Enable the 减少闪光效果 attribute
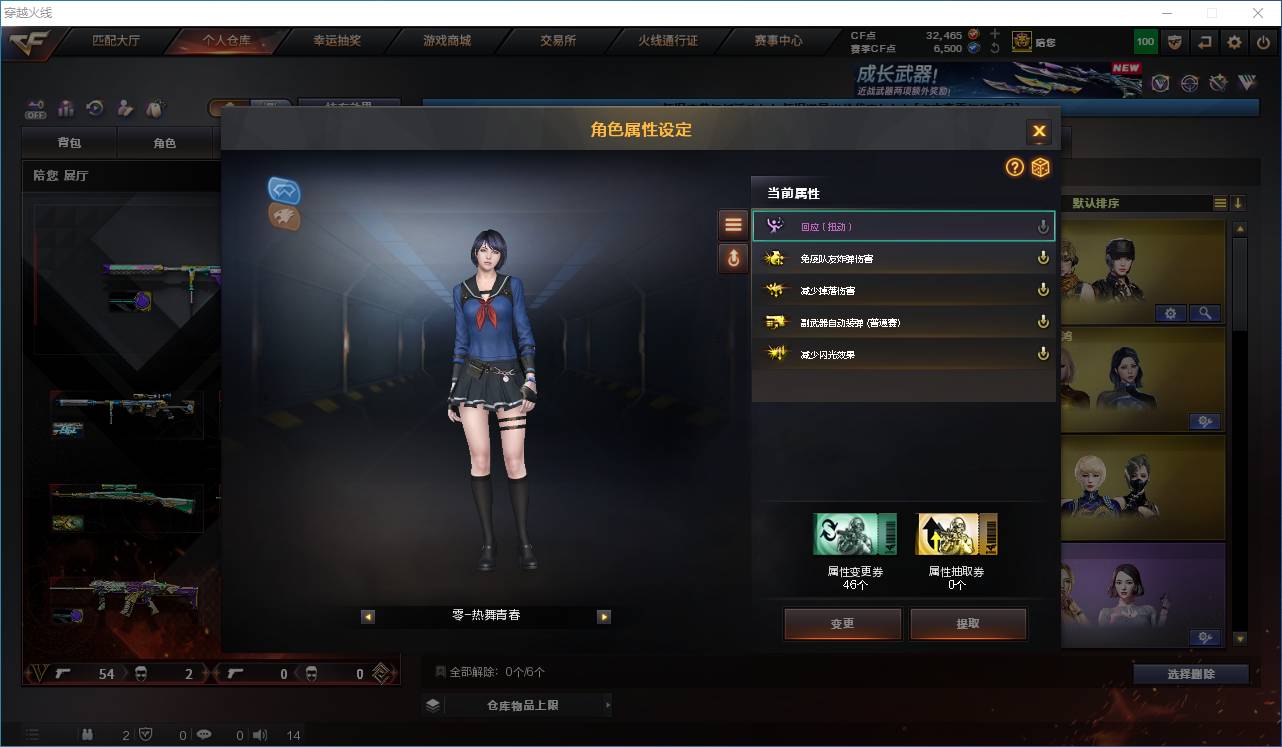Viewport: 1282px width, 747px height. [1043, 353]
